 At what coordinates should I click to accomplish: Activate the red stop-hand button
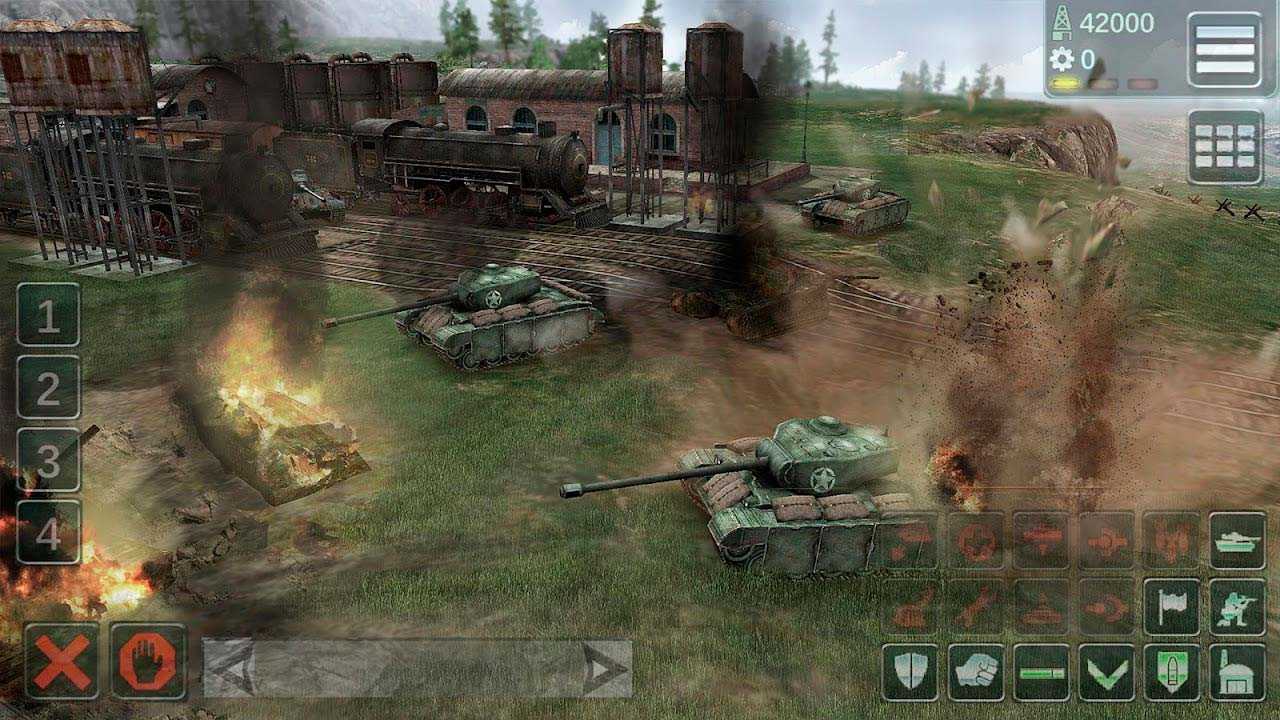[x=148, y=661]
